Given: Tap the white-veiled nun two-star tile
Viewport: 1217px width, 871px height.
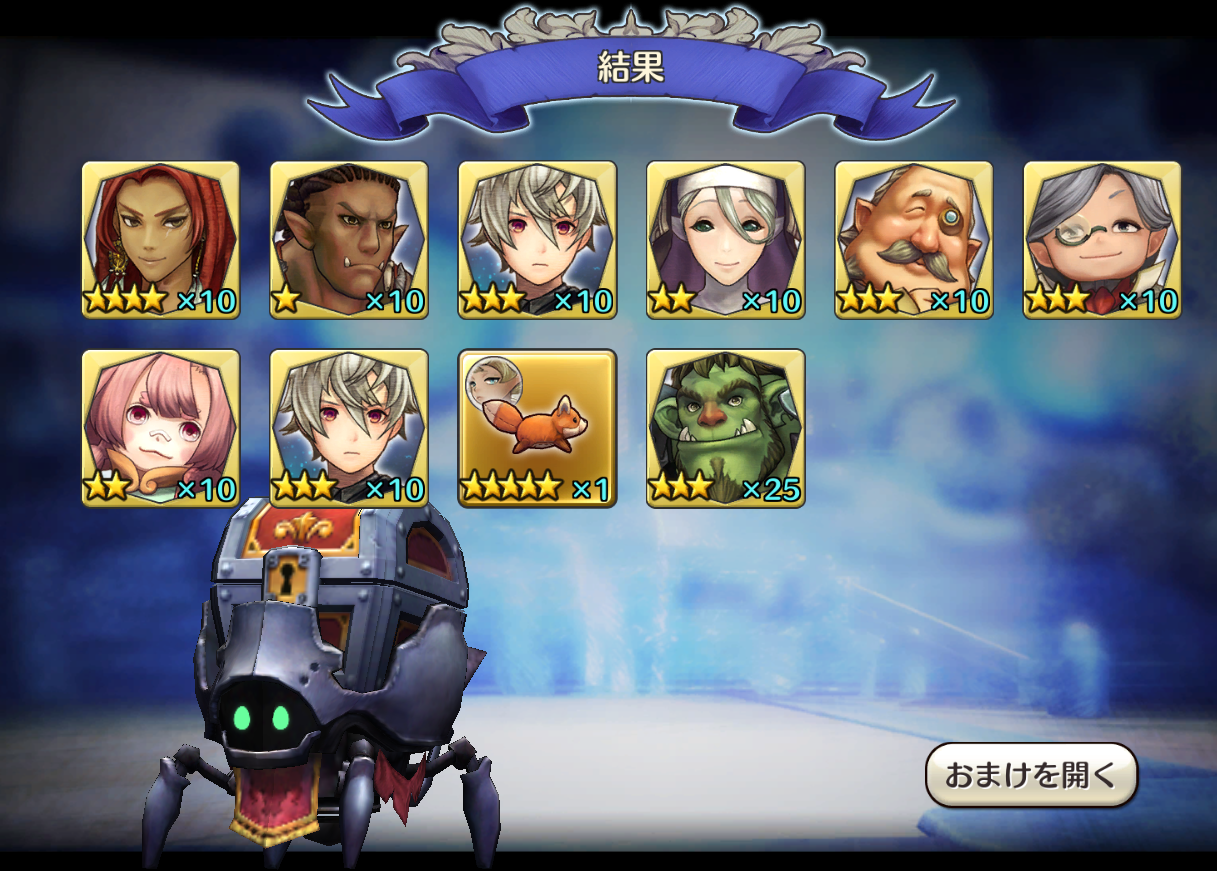Looking at the screenshot, I should (x=725, y=240).
